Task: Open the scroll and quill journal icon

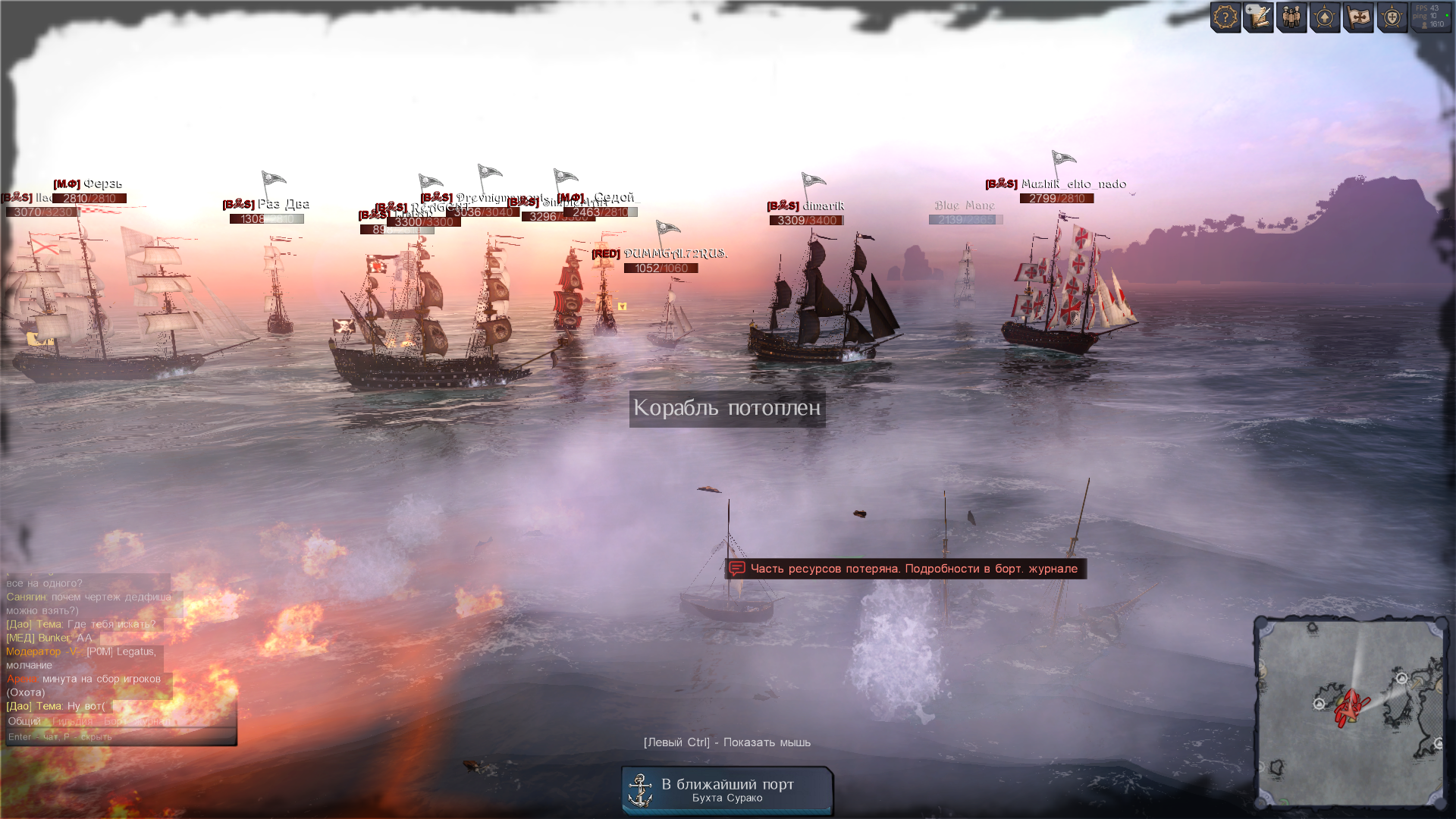Action: (1259, 17)
